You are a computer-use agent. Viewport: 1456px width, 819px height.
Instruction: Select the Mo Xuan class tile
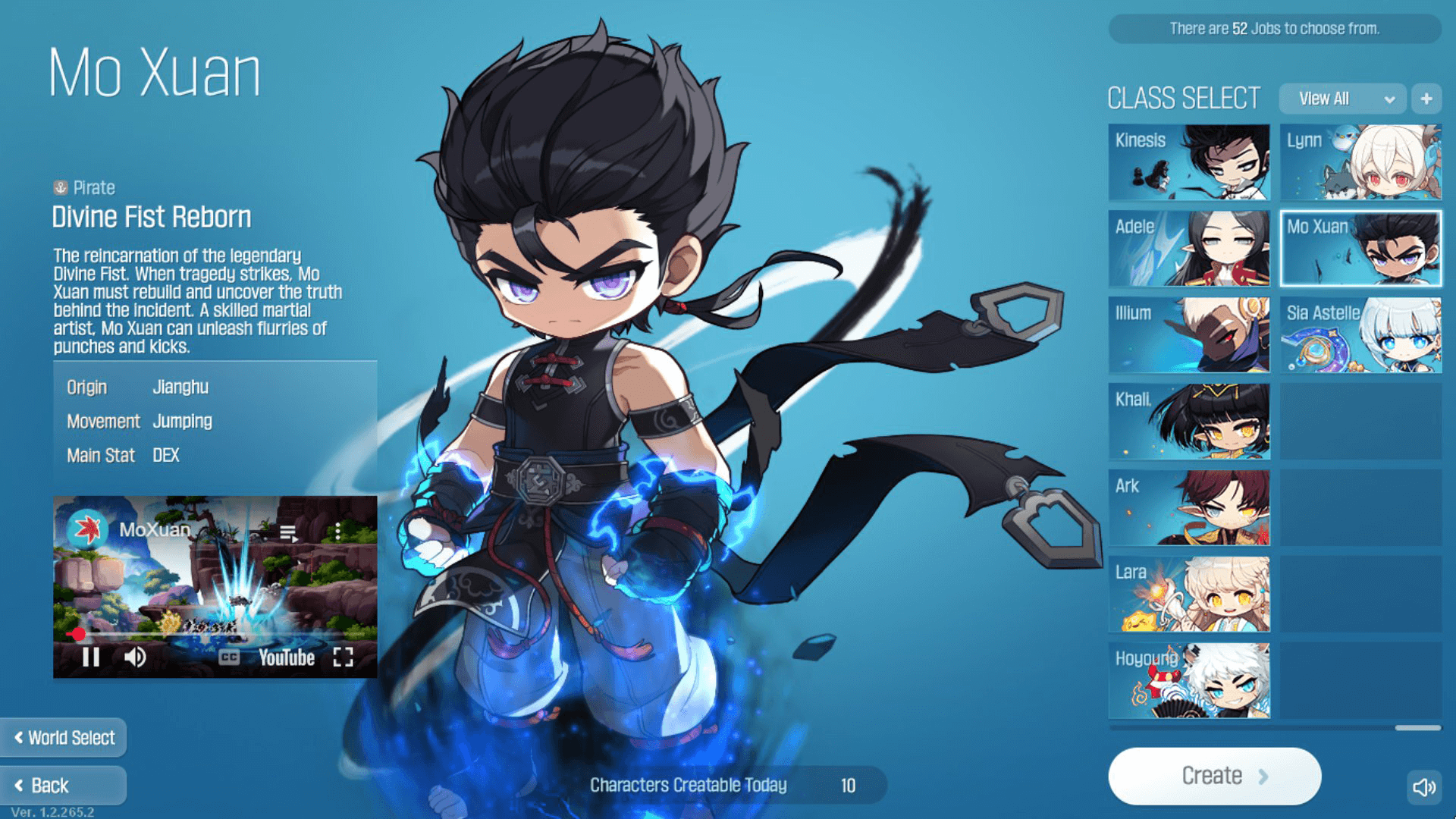(x=1360, y=249)
